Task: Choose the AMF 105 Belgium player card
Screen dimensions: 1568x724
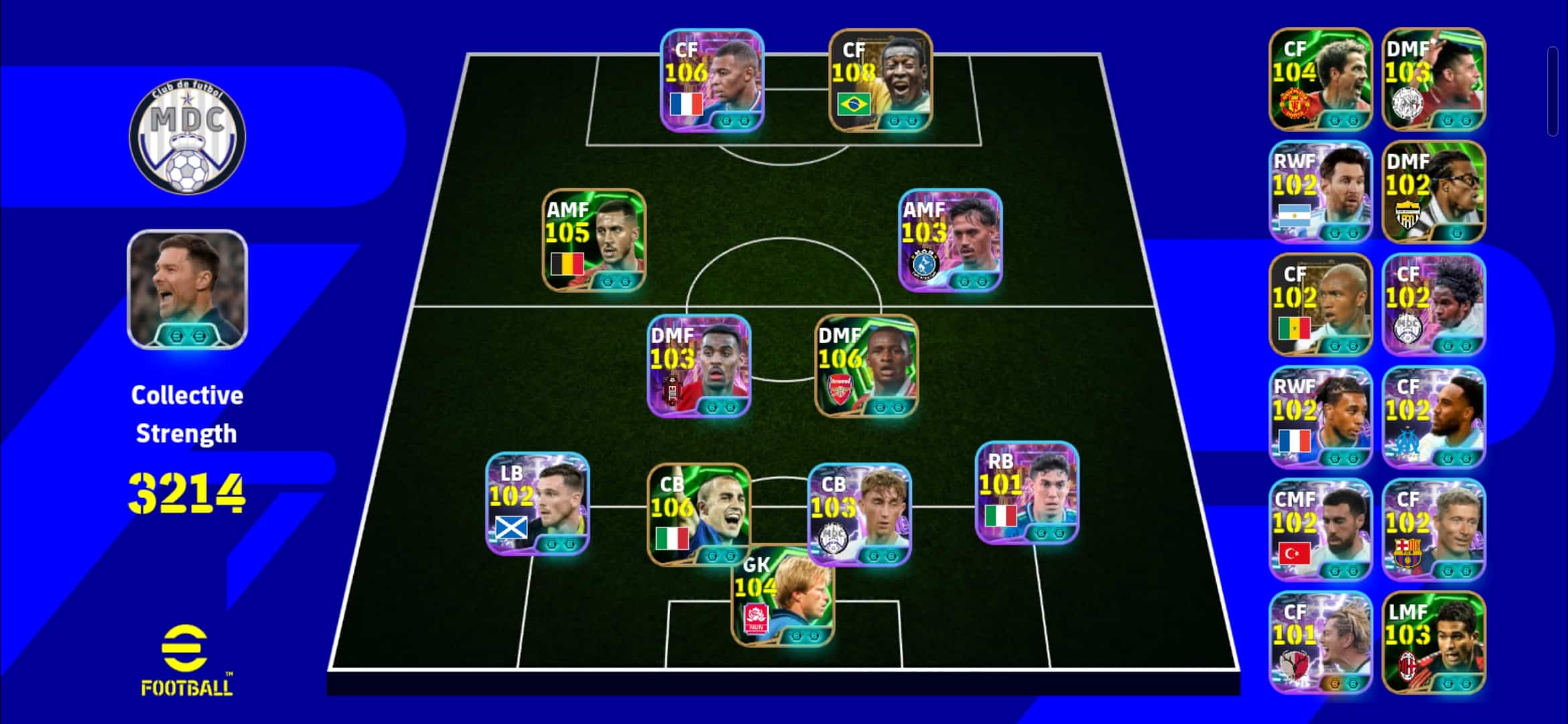Action: coord(594,241)
